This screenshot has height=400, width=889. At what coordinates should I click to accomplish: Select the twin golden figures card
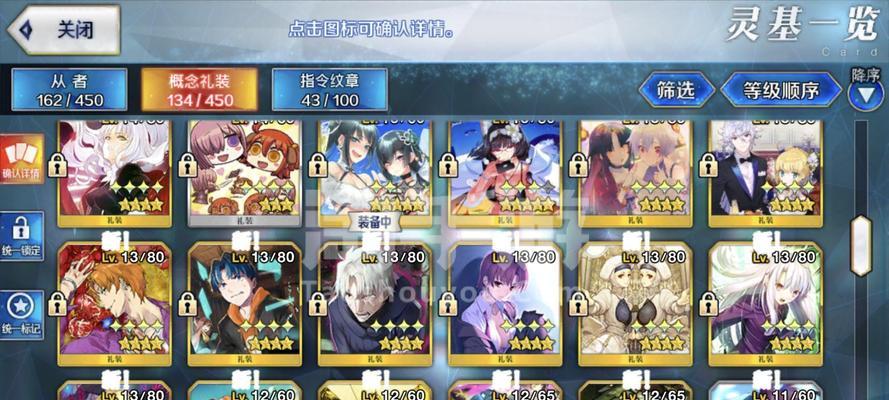[634, 298]
